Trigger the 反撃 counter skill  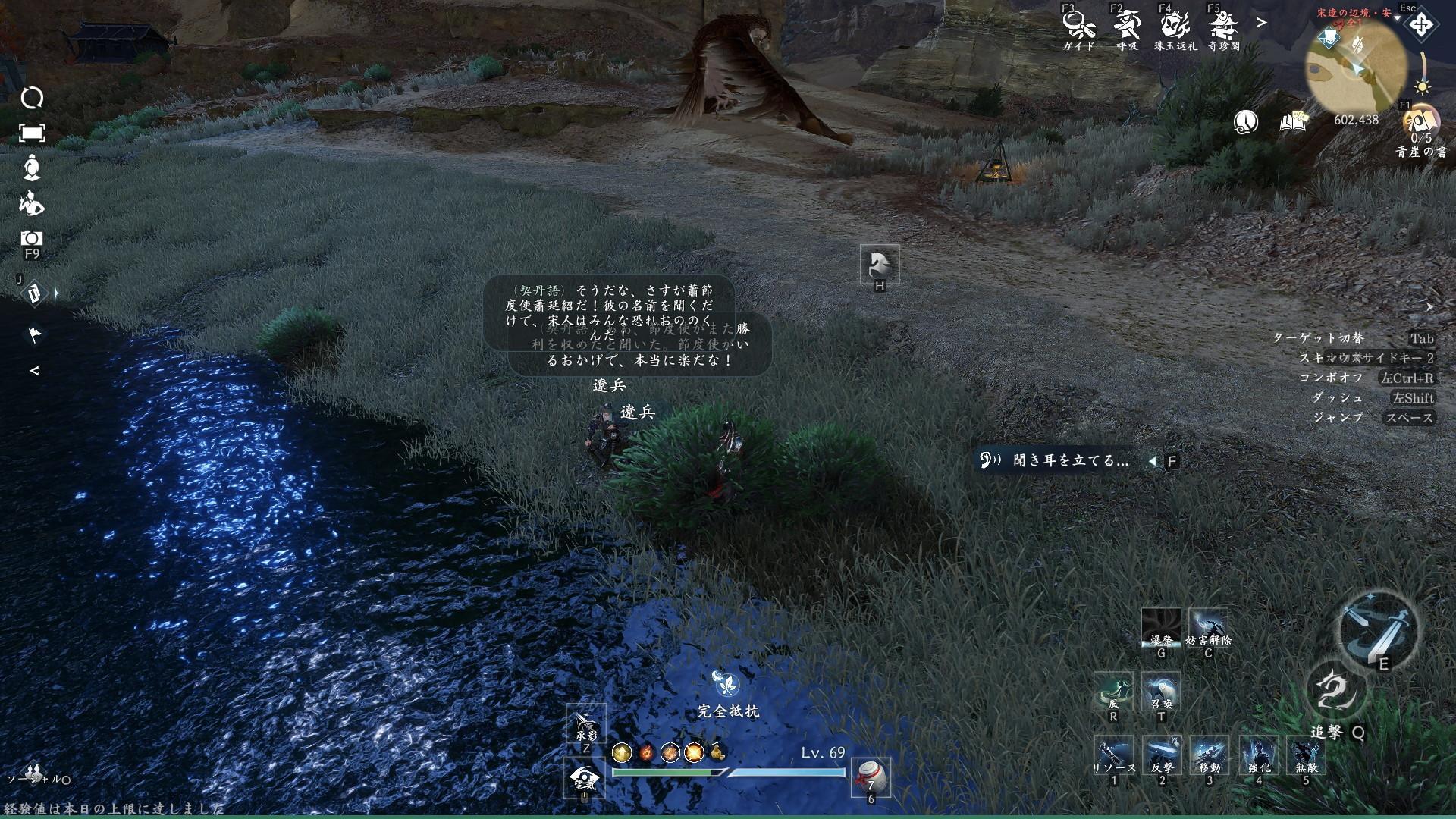(1161, 755)
